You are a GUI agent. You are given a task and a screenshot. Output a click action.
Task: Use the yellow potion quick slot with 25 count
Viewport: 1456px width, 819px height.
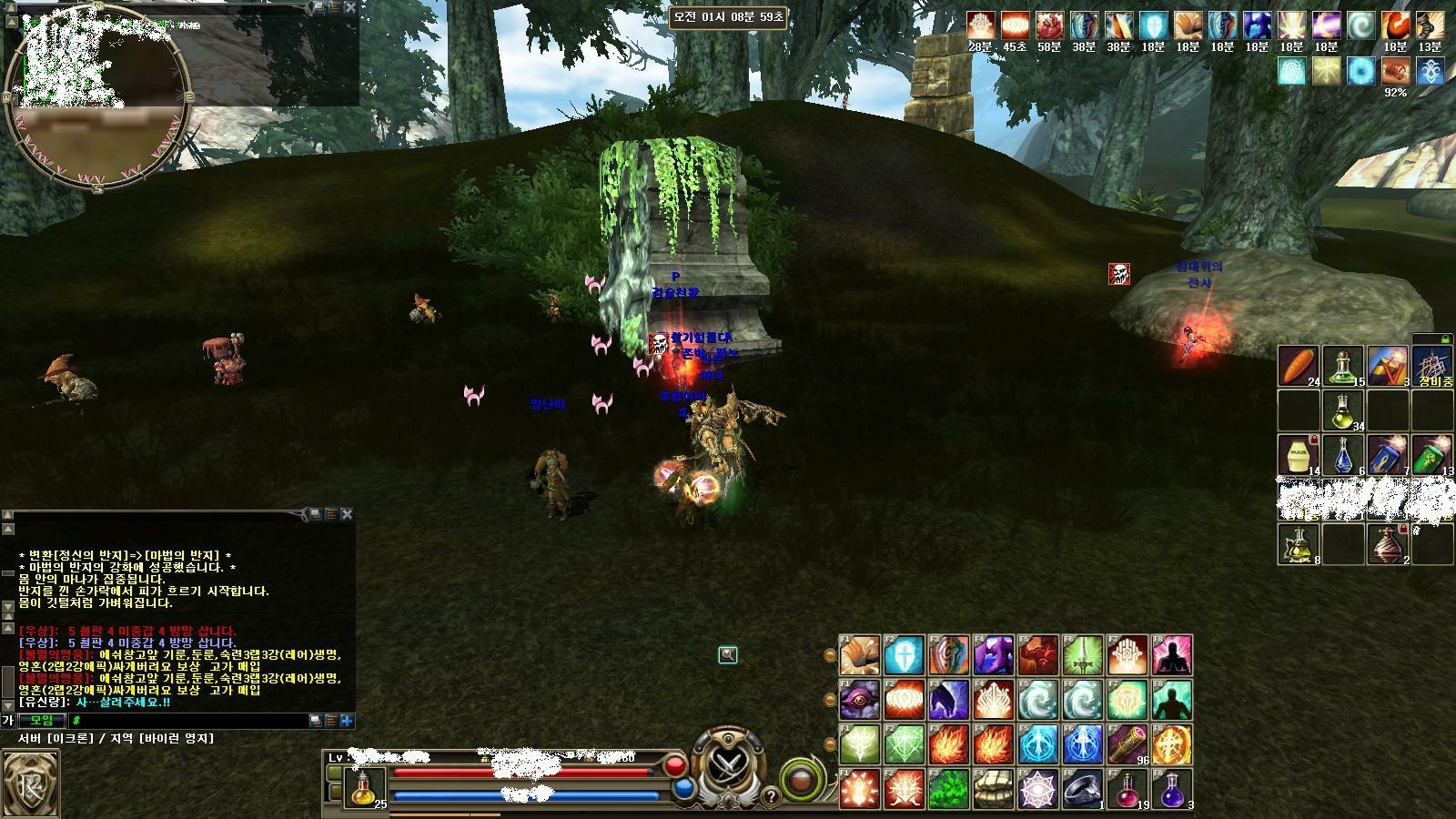[x=366, y=788]
